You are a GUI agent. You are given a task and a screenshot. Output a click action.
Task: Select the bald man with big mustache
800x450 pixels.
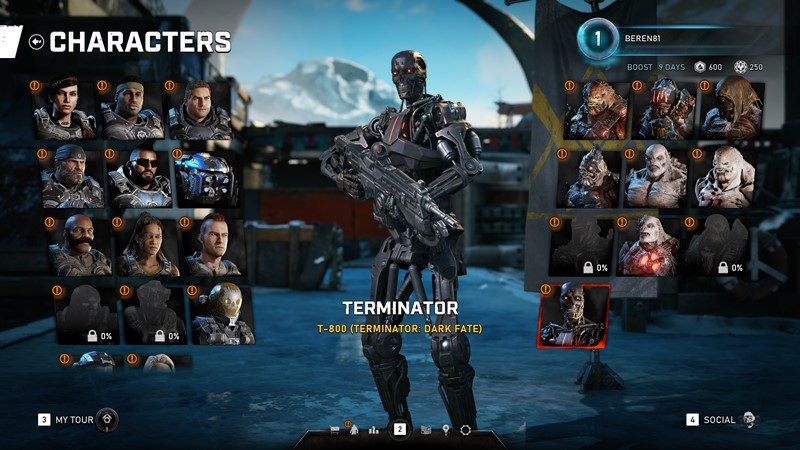[x=80, y=246]
